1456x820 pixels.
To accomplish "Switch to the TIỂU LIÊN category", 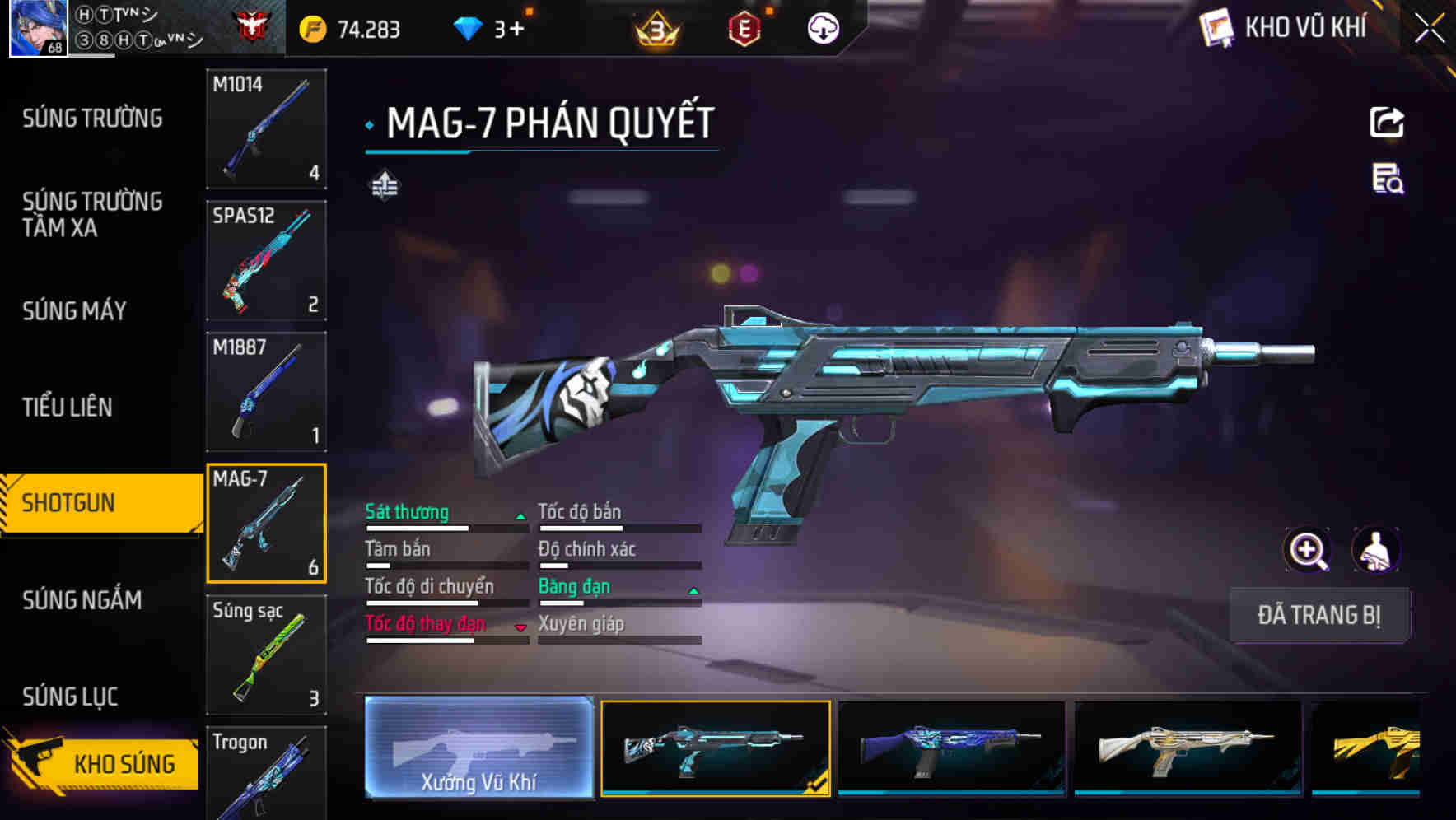I will point(68,407).
